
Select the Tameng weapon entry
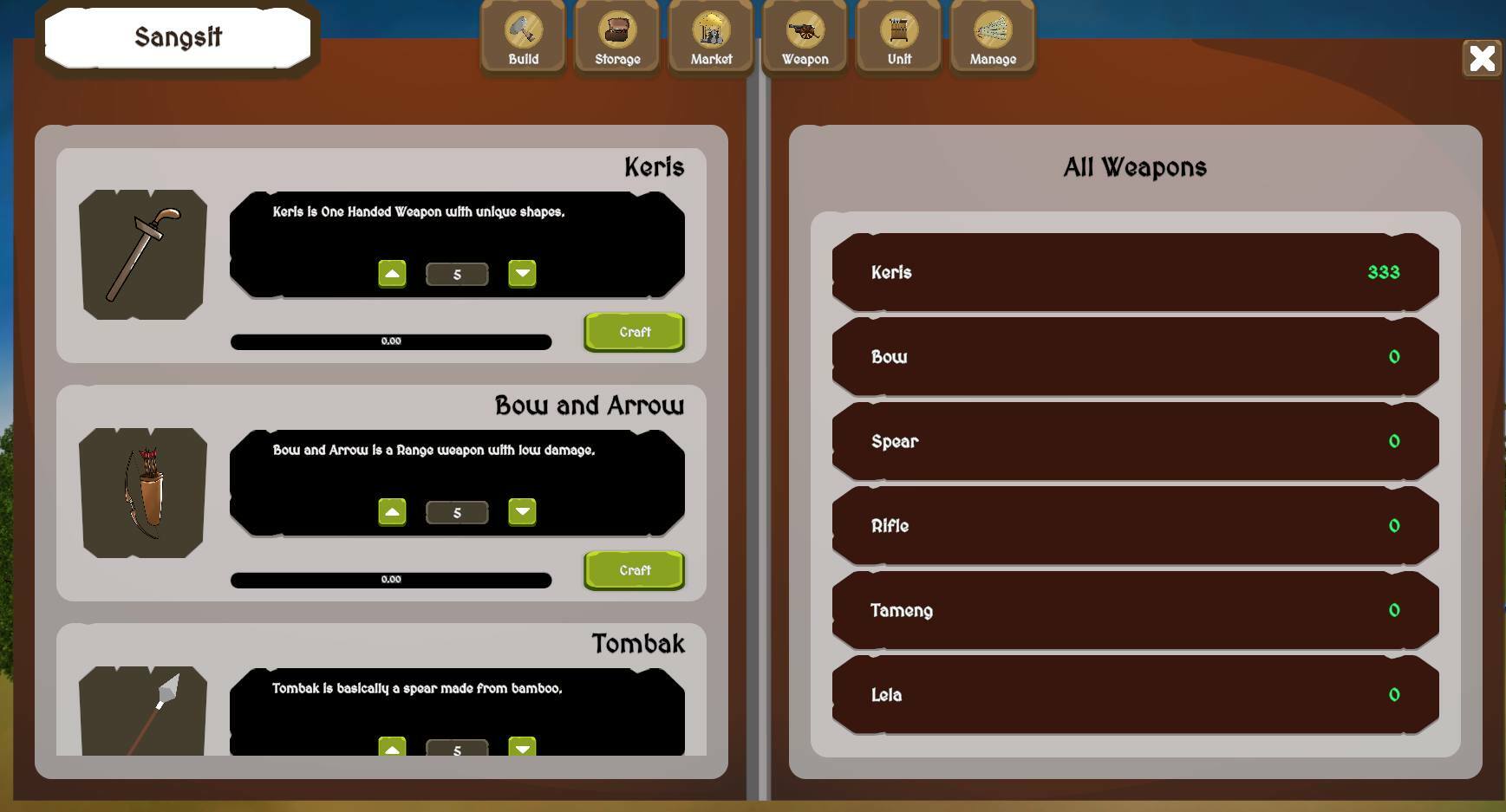click(x=1136, y=610)
